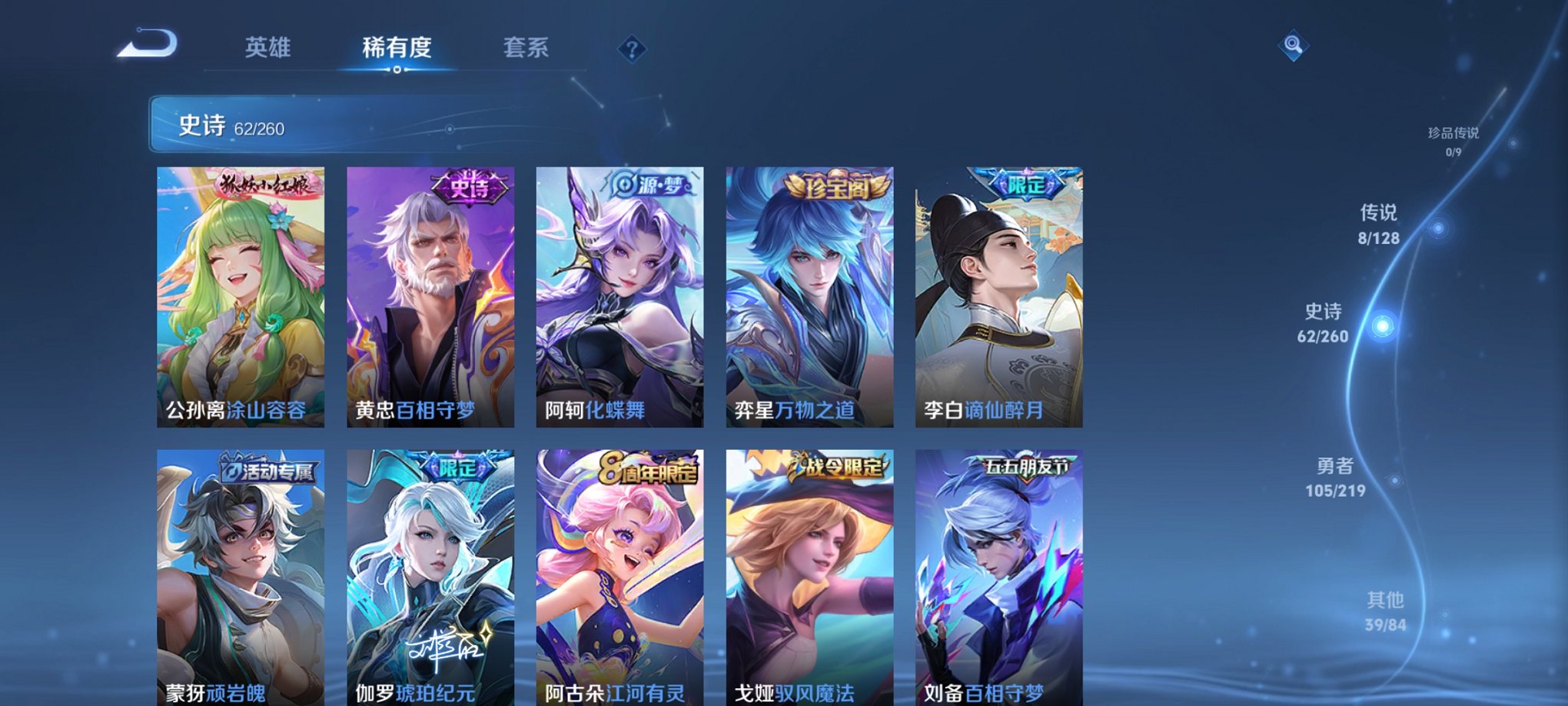Viewport: 1568px width, 706px height.
Task: Switch to the 套系 tab
Action: (527, 47)
